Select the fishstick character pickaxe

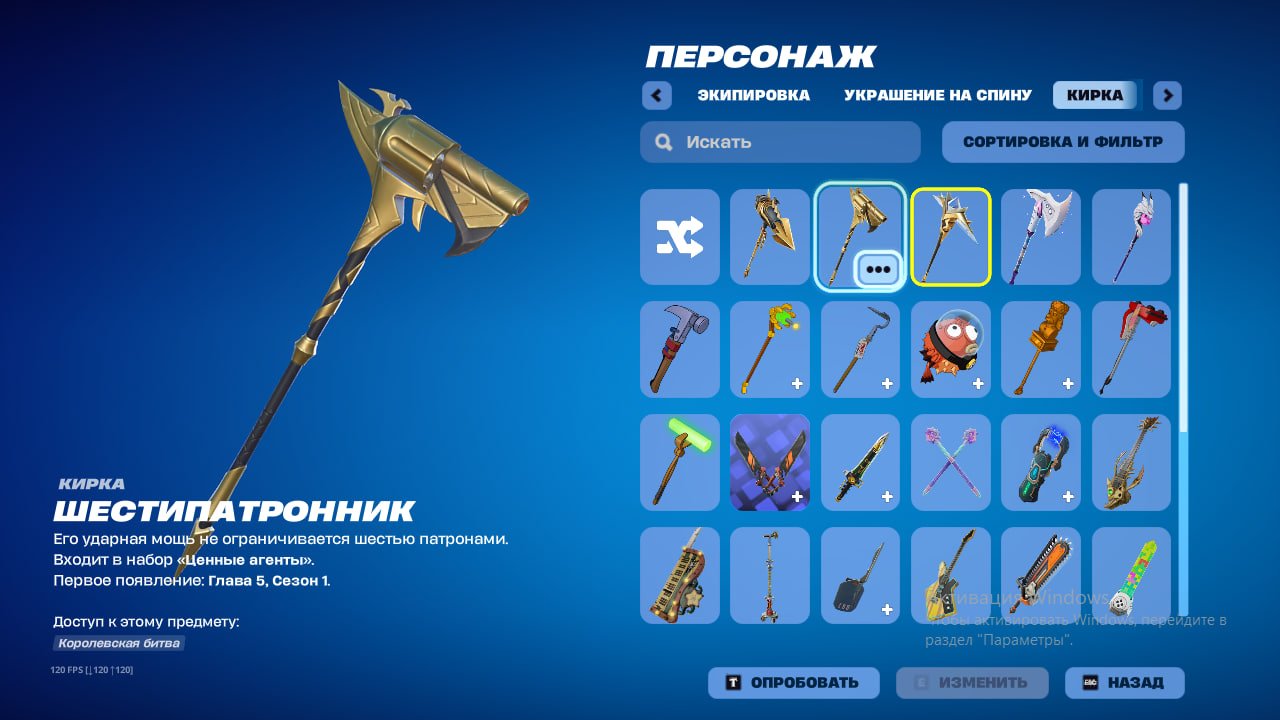click(x=950, y=350)
